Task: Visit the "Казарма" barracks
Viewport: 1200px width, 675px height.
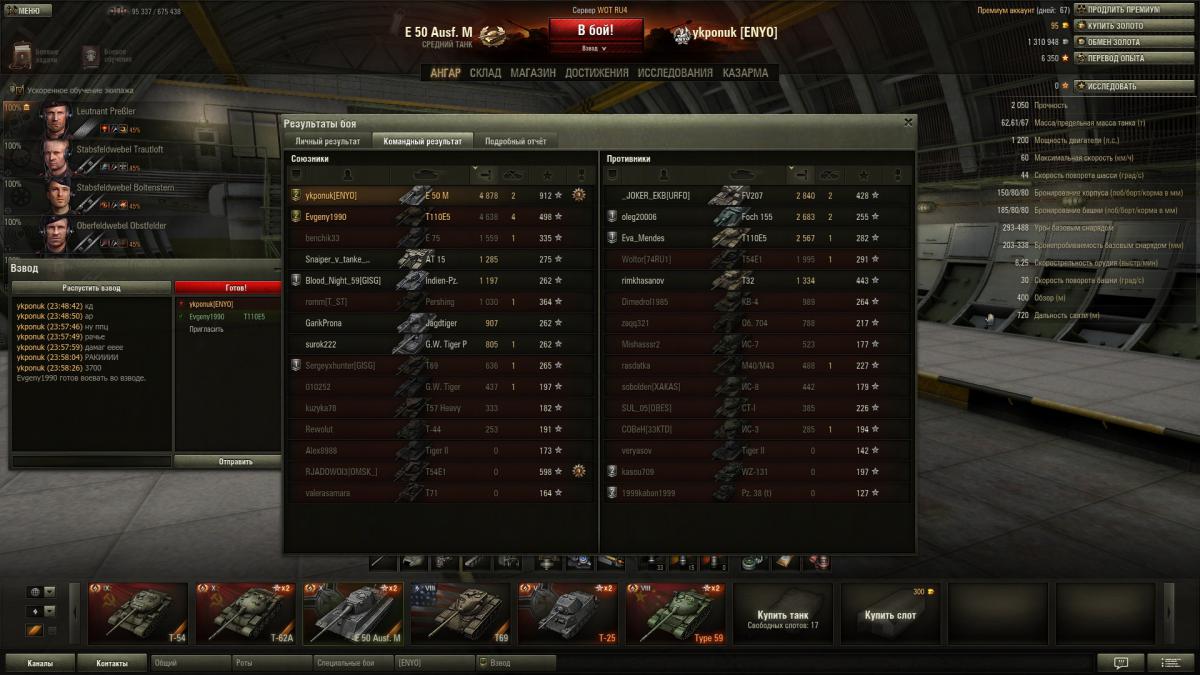Action: click(x=745, y=73)
